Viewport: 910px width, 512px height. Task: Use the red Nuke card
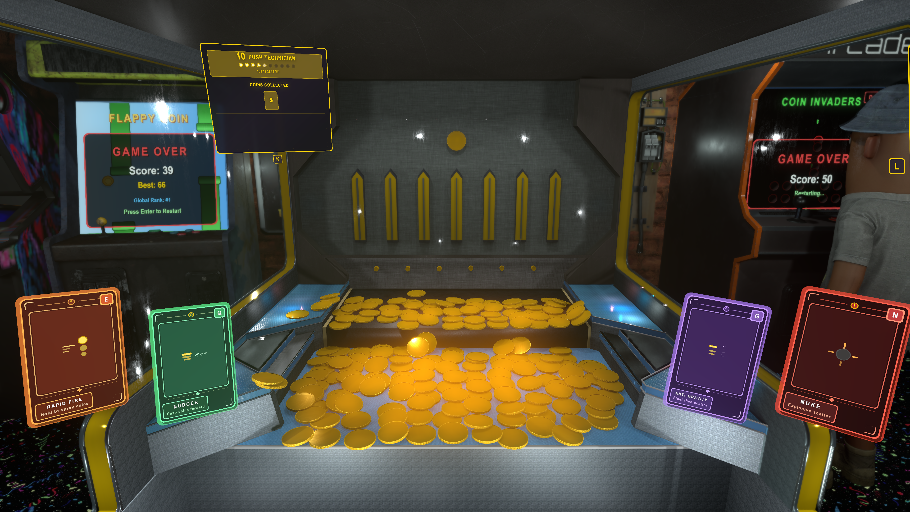coord(842,362)
